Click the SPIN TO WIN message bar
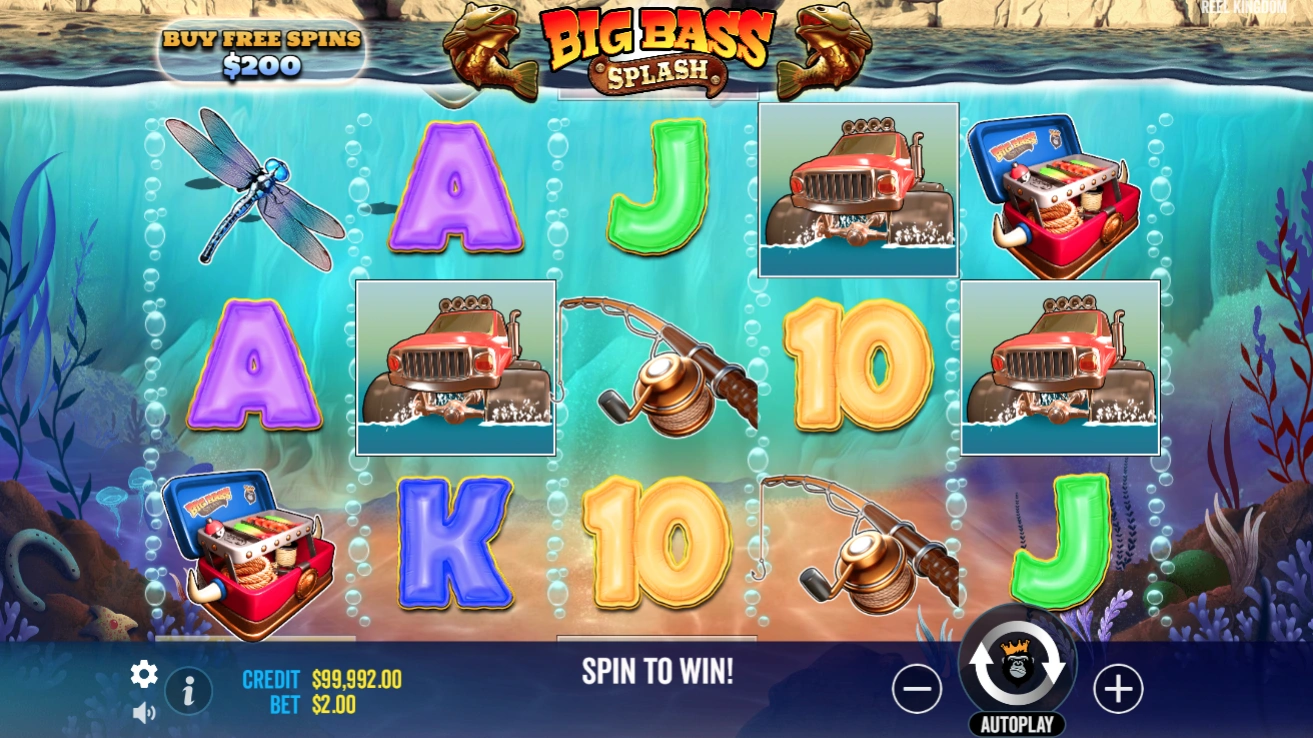Viewport: 1313px width, 738px height. click(656, 671)
